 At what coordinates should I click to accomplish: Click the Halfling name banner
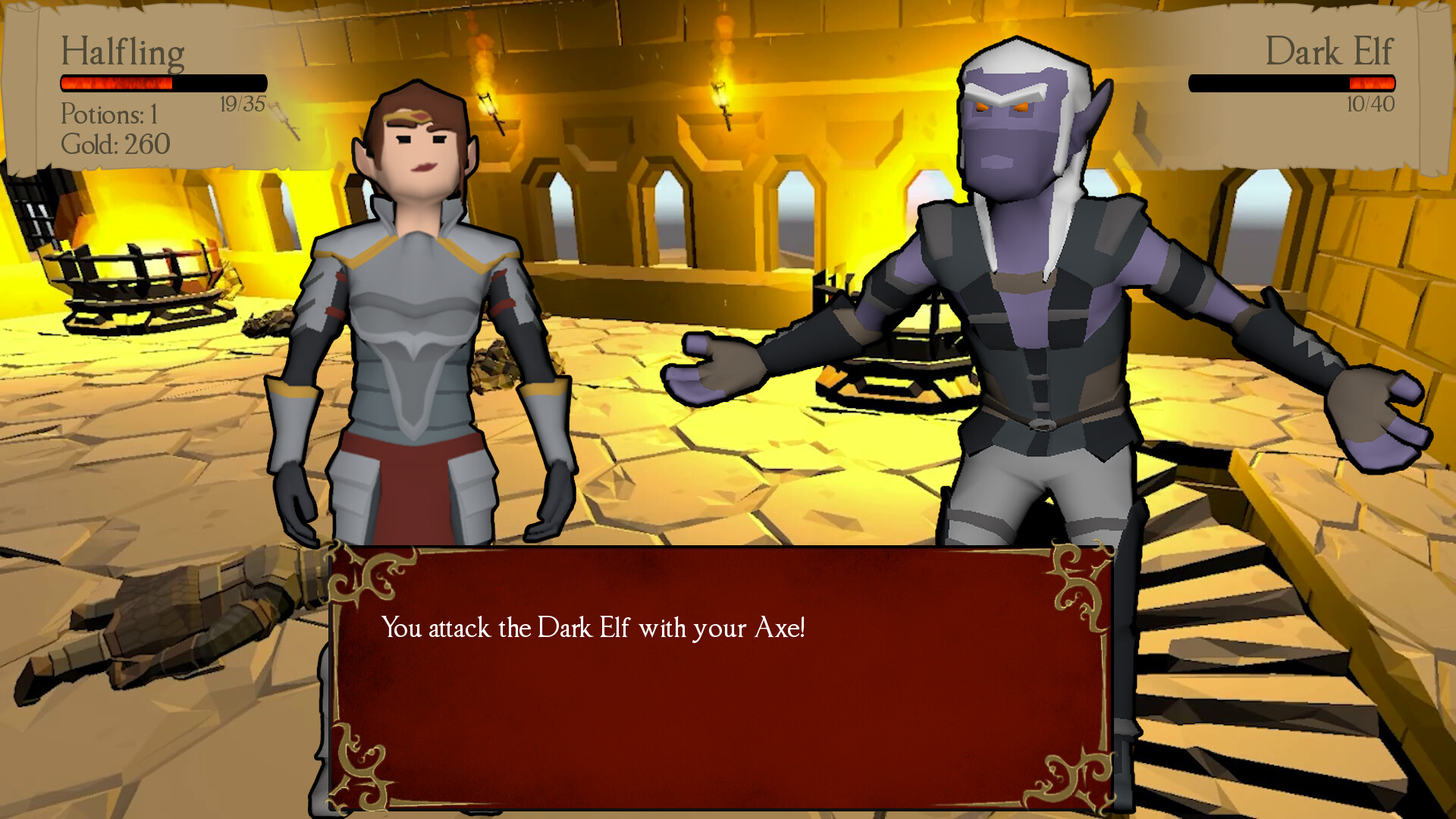coord(124,52)
